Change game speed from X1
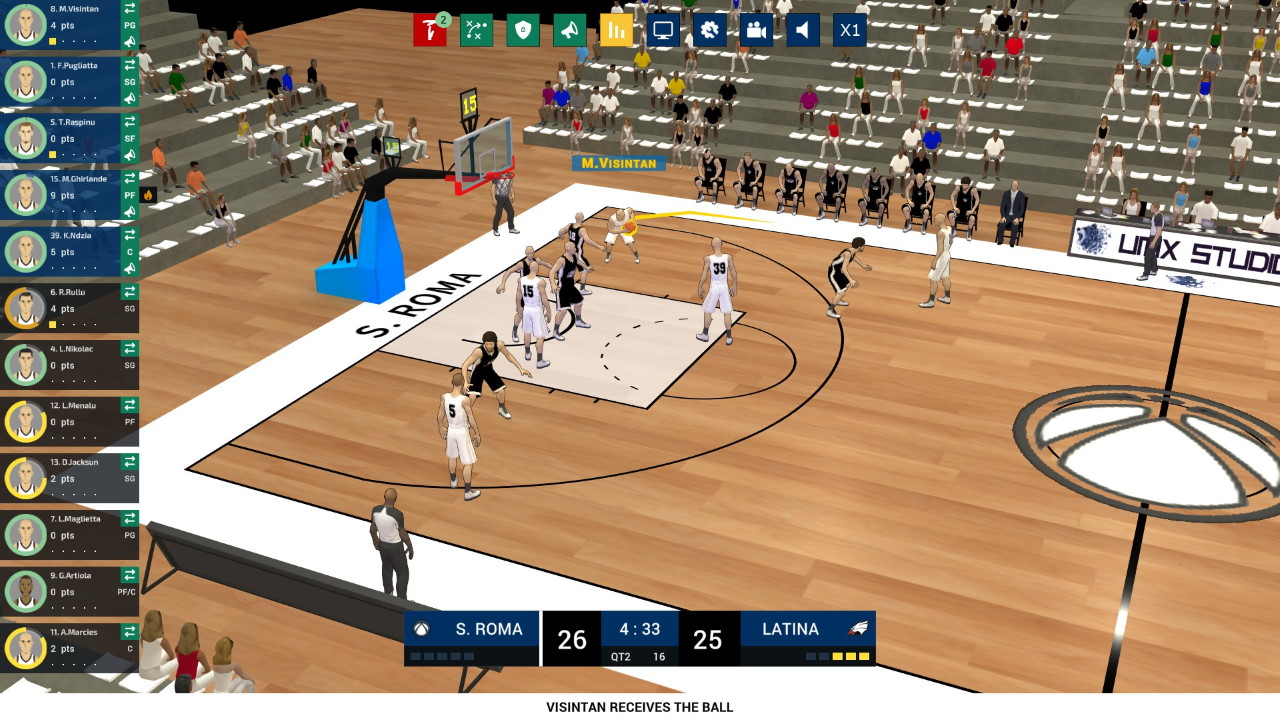Screen dimensions: 1280x720 coord(849,30)
